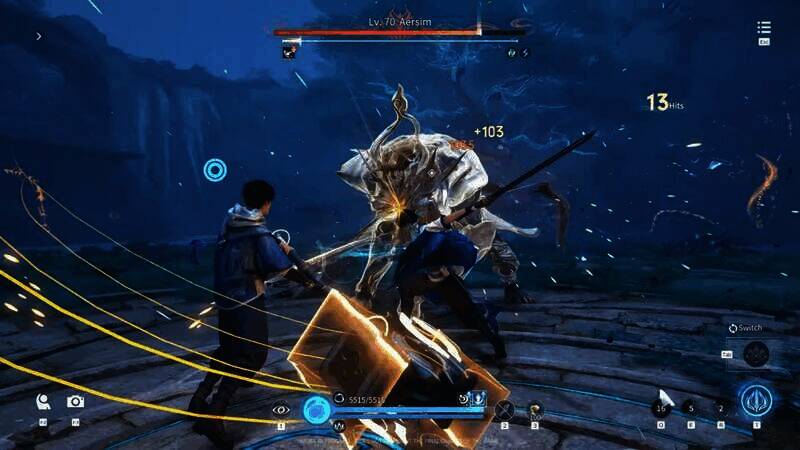Image resolution: width=800 pixels, height=450 pixels.
Task: Trigger the glowing trident ultimate ability
Action: click(x=756, y=400)
